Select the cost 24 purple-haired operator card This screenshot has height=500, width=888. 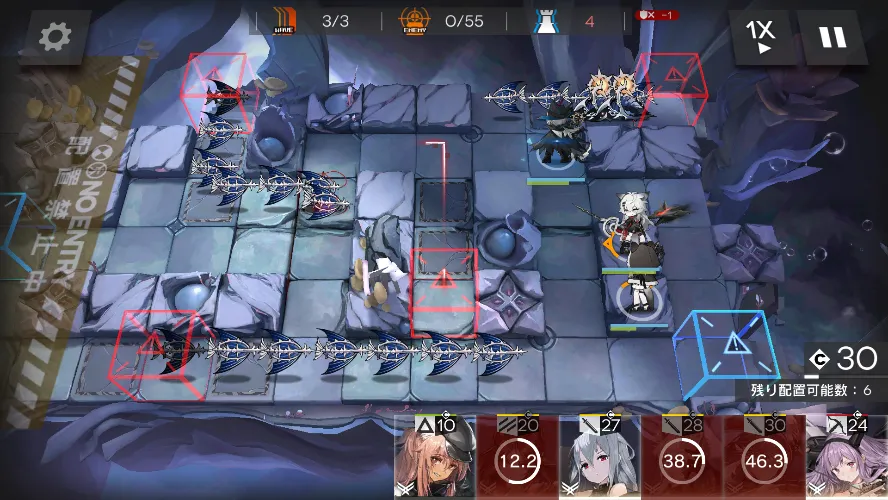[x=846, y=458]
